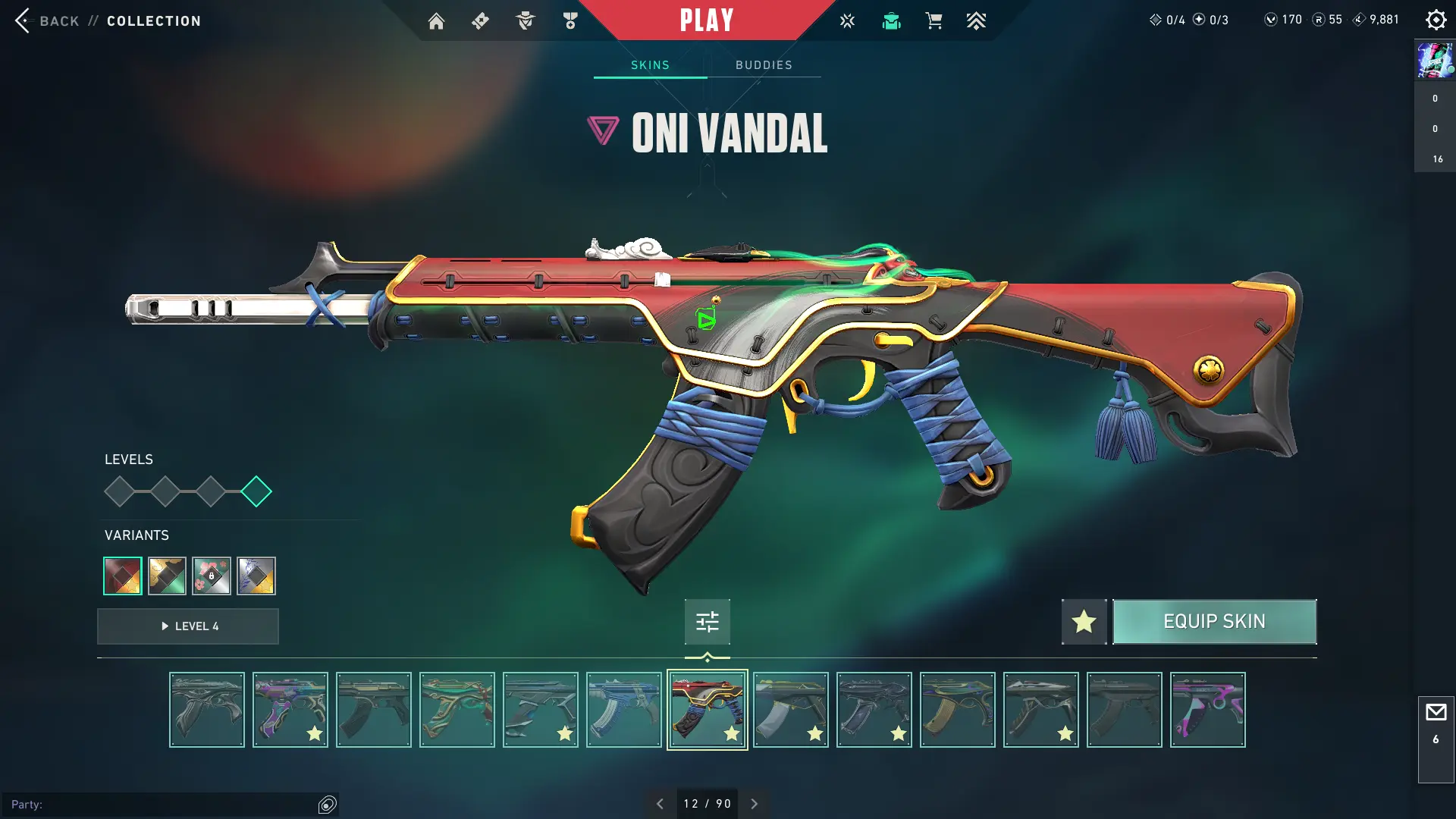Choose the red and gold default variant
This screenshot has width=1456, height=819.
[123, 576]
